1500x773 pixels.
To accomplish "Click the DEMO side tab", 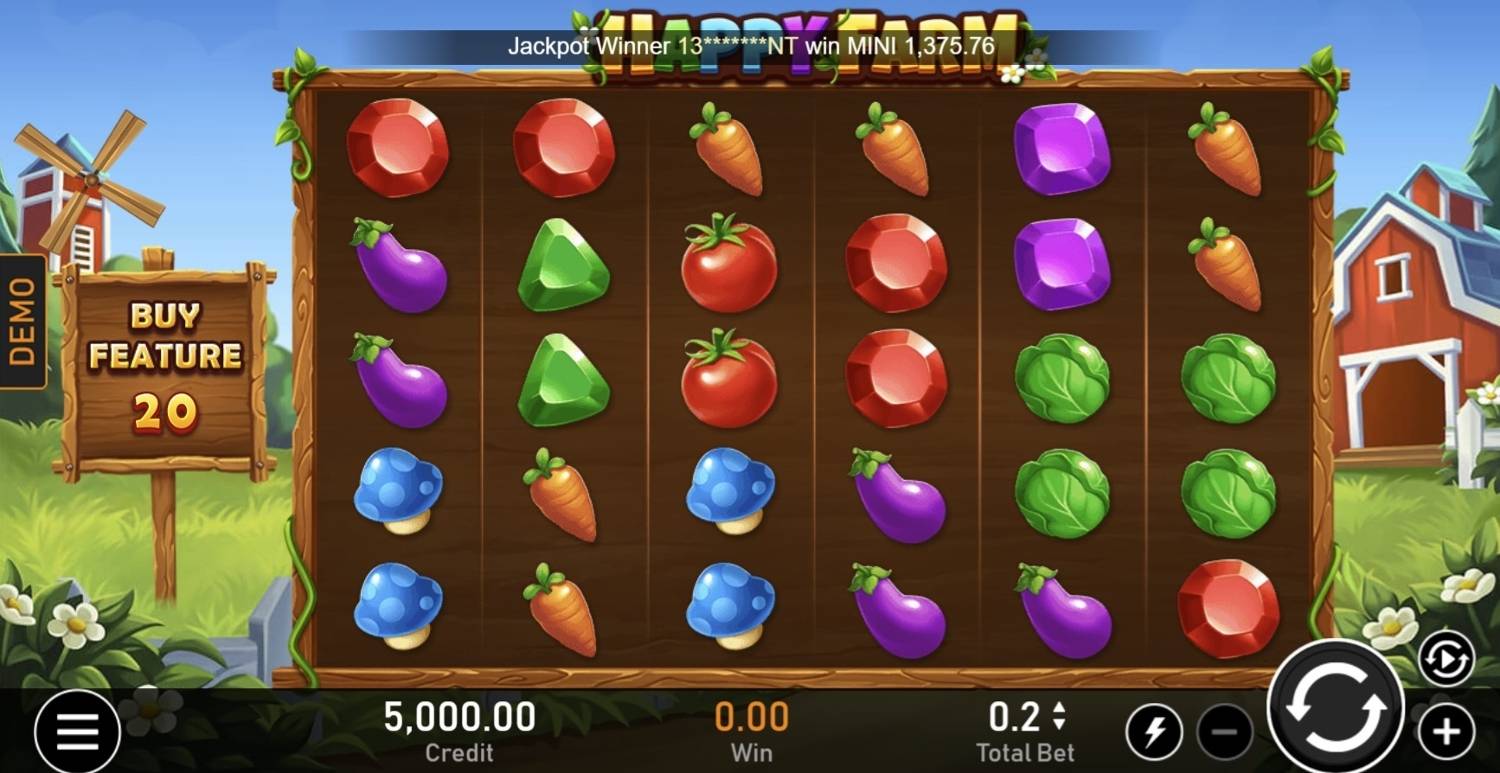I will (x=22, y=322).
